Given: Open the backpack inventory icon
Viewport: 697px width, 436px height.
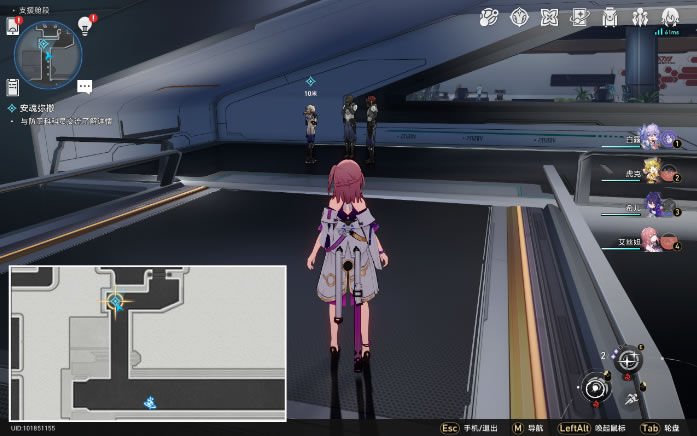Looking at the screenshot, I should (x=609, y=16).
